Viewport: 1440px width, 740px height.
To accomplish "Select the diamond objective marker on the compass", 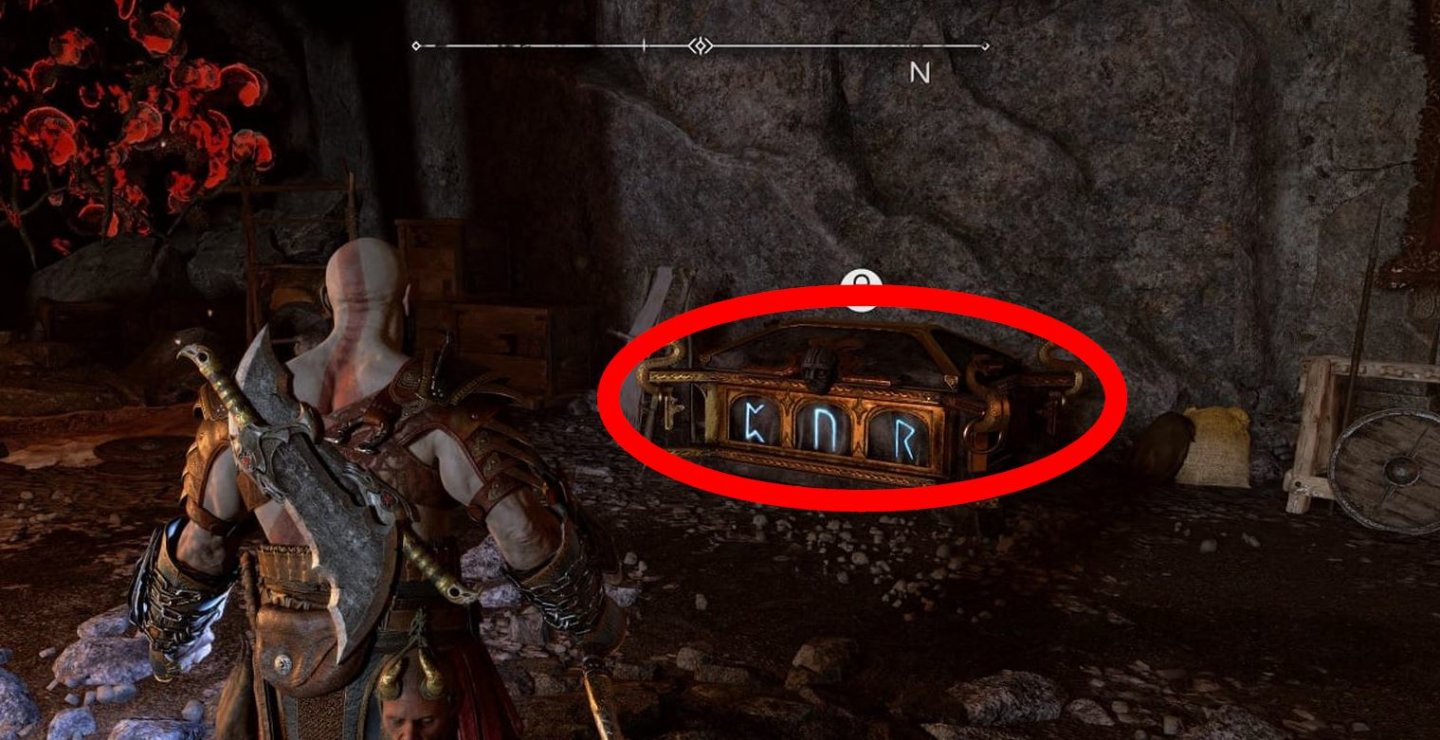I will pos(701,45).
